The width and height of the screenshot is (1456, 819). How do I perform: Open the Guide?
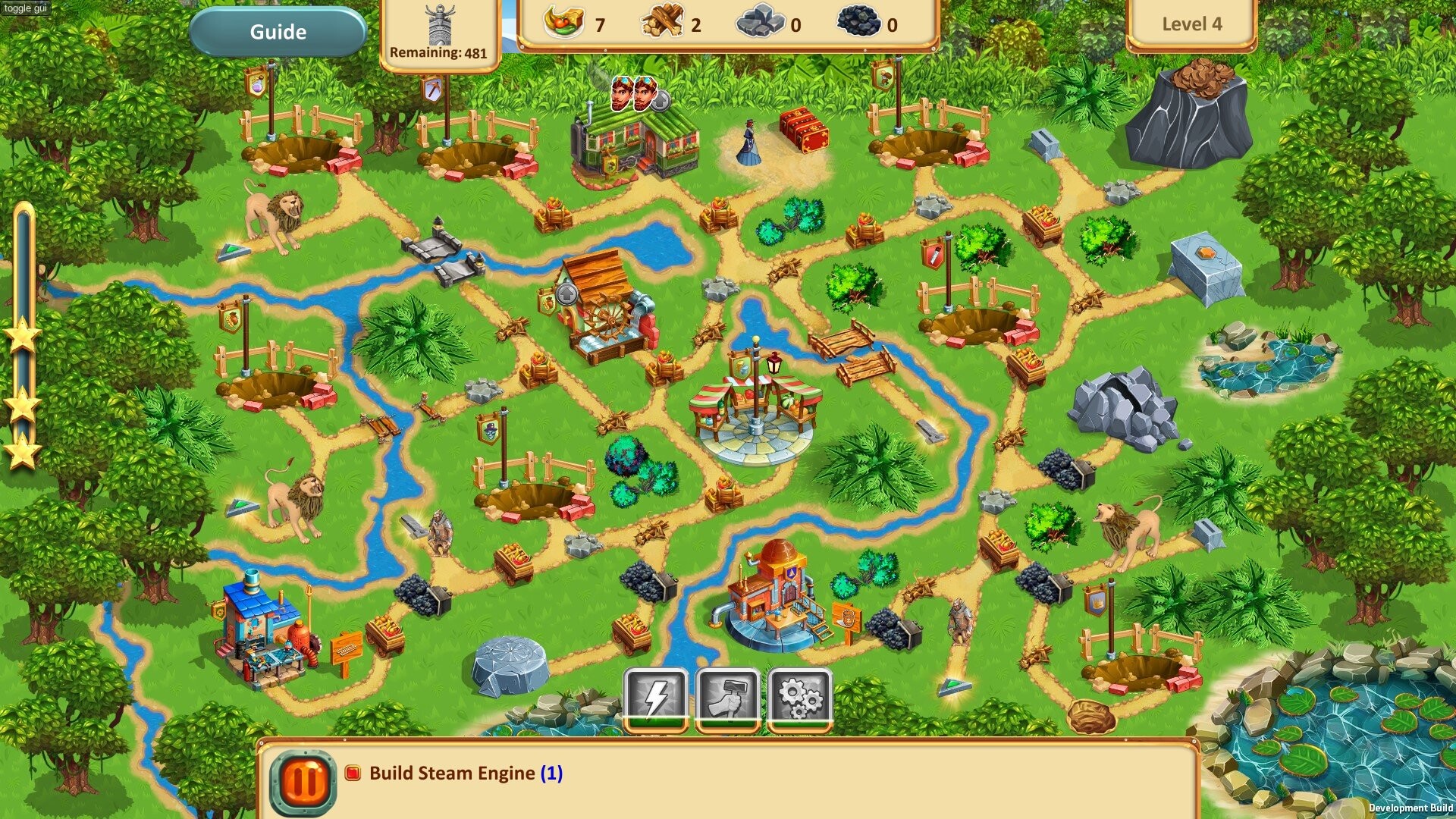click(278, 32)
